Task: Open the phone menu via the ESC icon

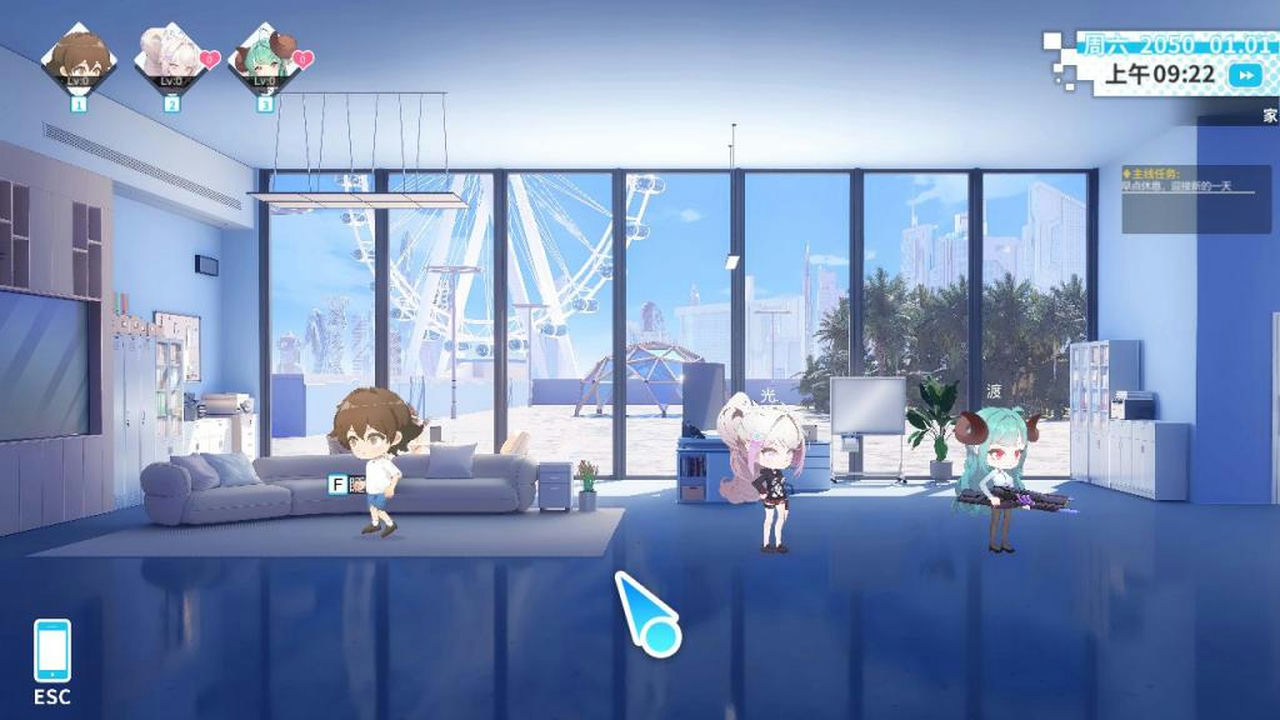Action: tap(55, 650)
